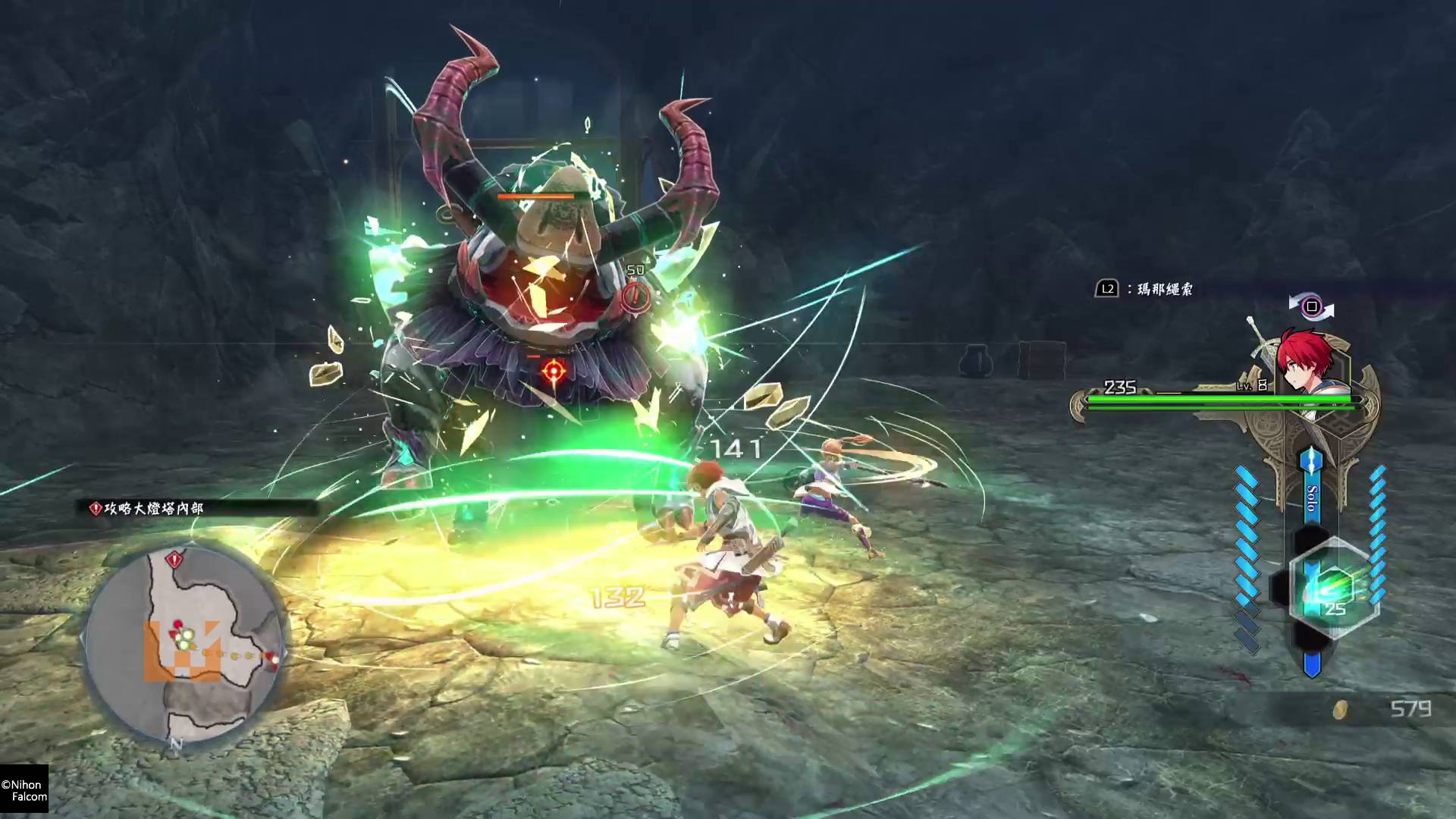Click the gold coin currency icon
The width and height of the screenshot is (1456, 819).
(1341, 710)
